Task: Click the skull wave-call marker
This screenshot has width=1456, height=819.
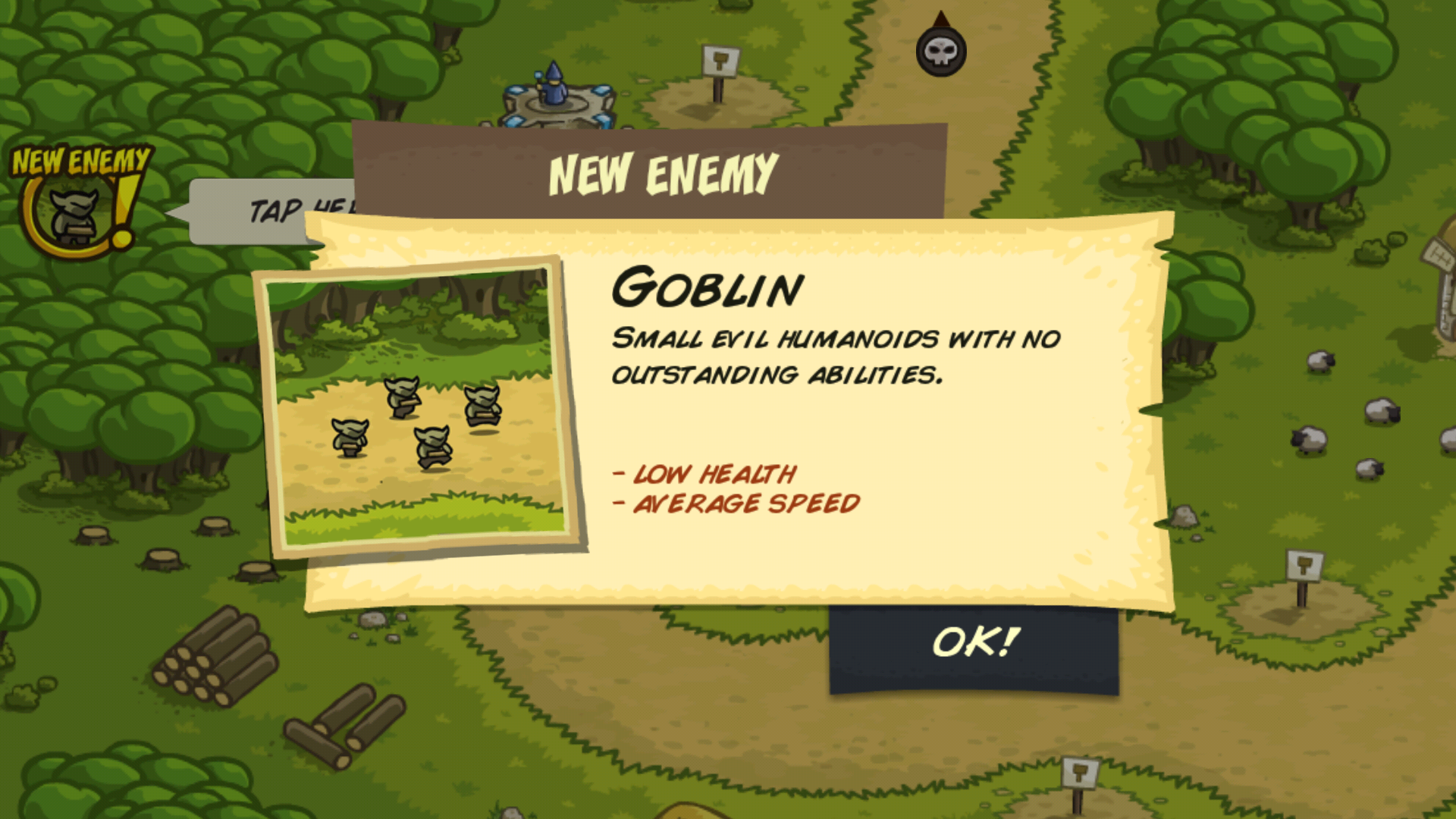Action: pos(940,51)
